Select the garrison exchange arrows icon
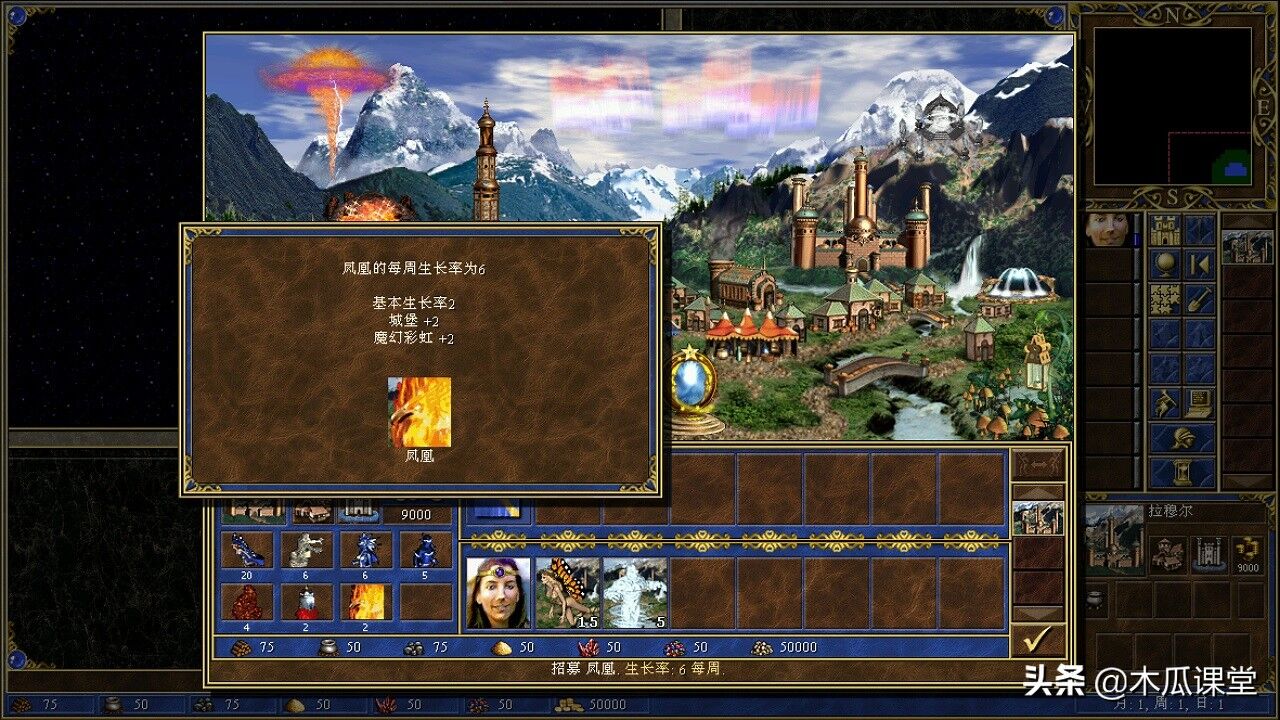Image resolution: width=1280 pixels, height=720 pixels. pyautogui.click(x=1038, y=463)
